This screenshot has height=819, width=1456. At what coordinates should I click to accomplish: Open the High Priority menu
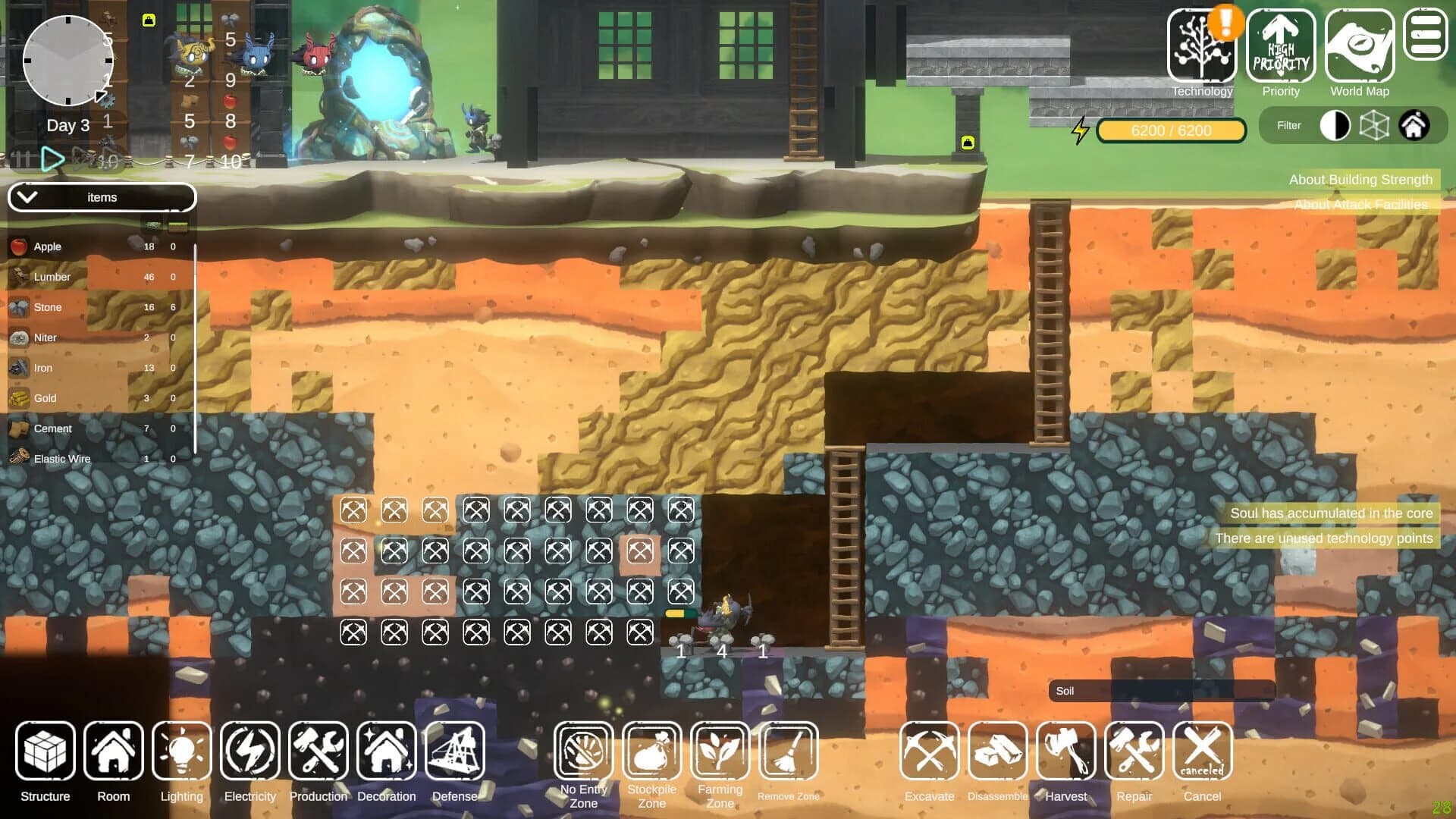click(x=1281, y=47)
